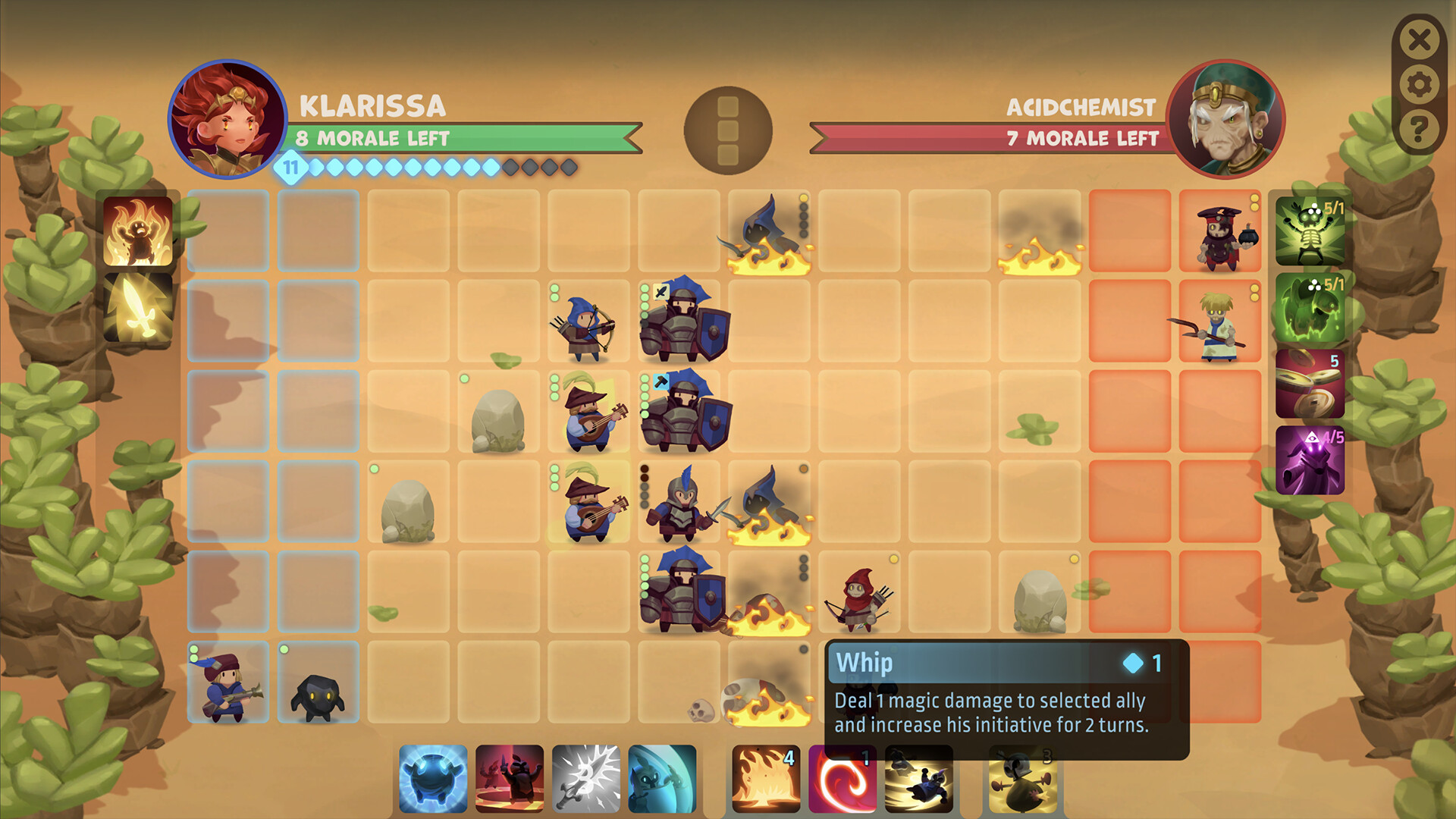1456x819 pixels.
Task: Open the center three-dot battle menu
Action: point(726,130)
